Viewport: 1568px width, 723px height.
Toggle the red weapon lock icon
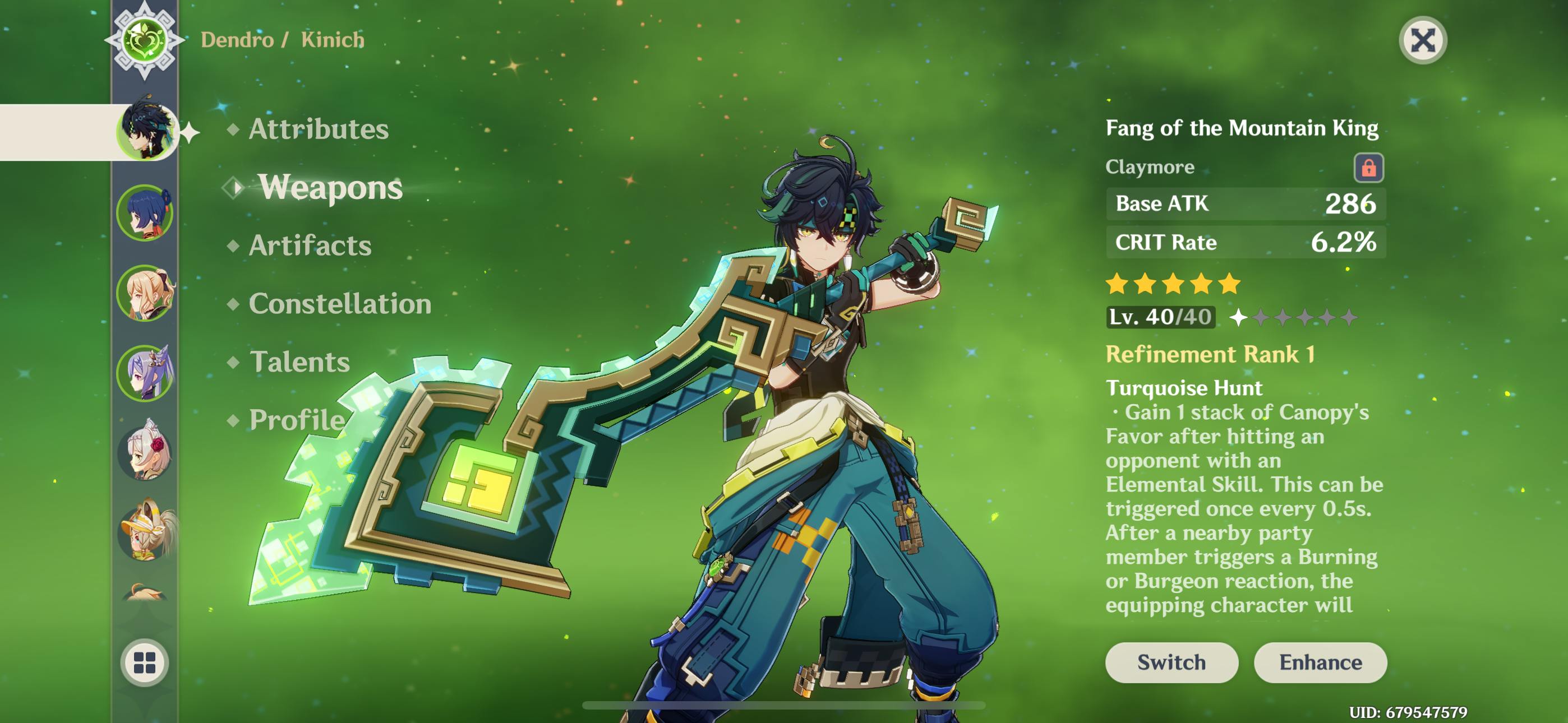[1368, 168]
